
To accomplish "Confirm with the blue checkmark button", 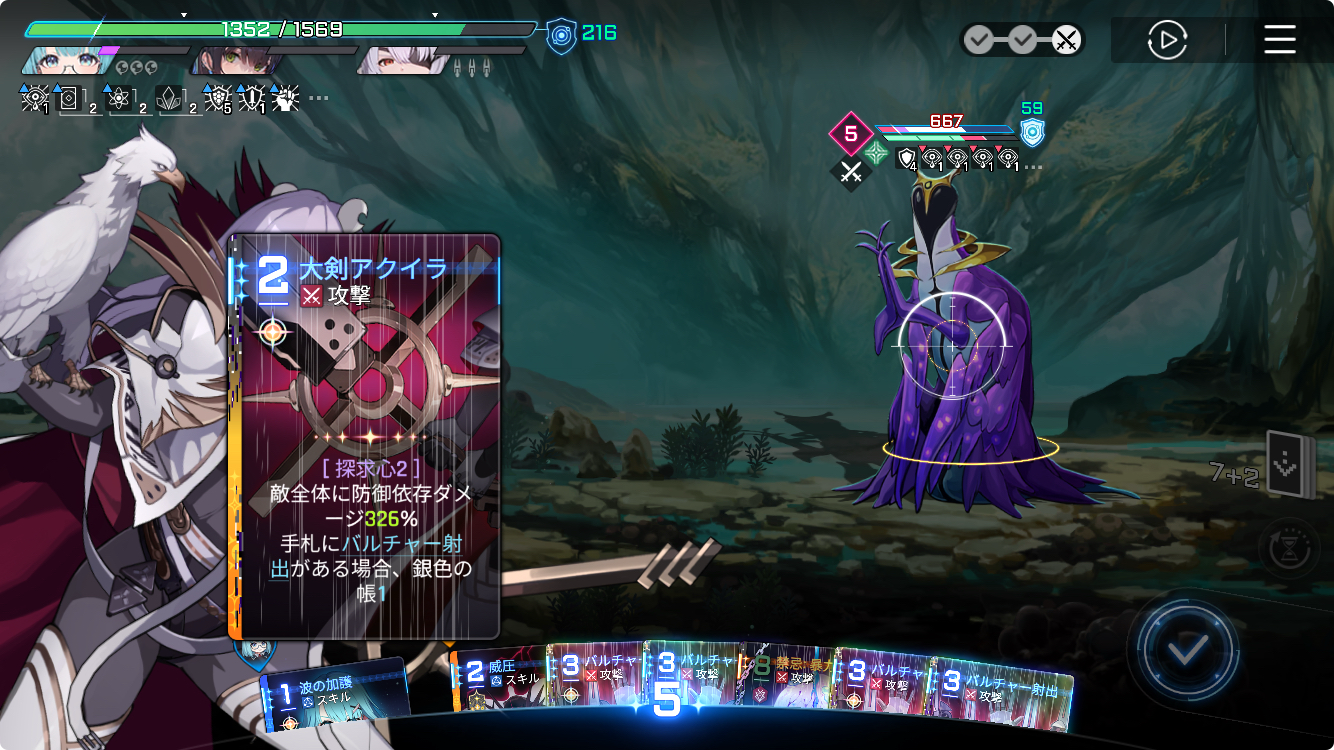I will [1187, 651].
